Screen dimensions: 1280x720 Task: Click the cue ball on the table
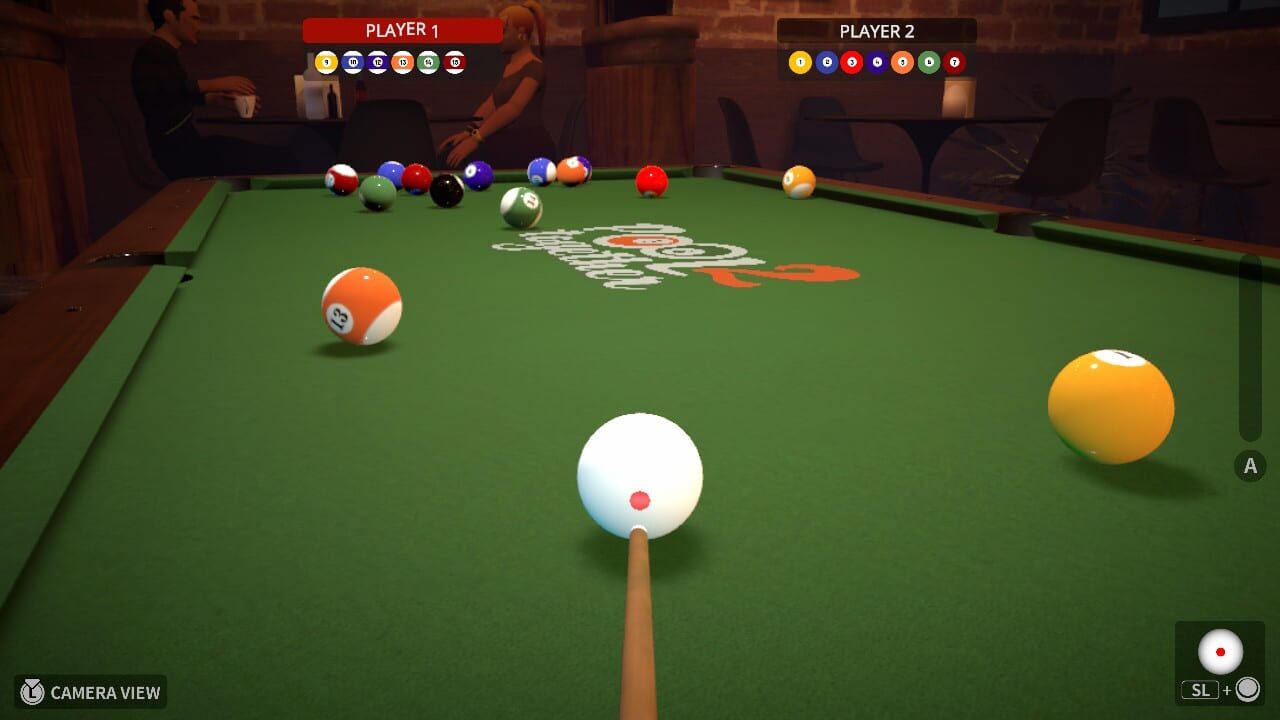pyautogui.click(x=640, y=475)
